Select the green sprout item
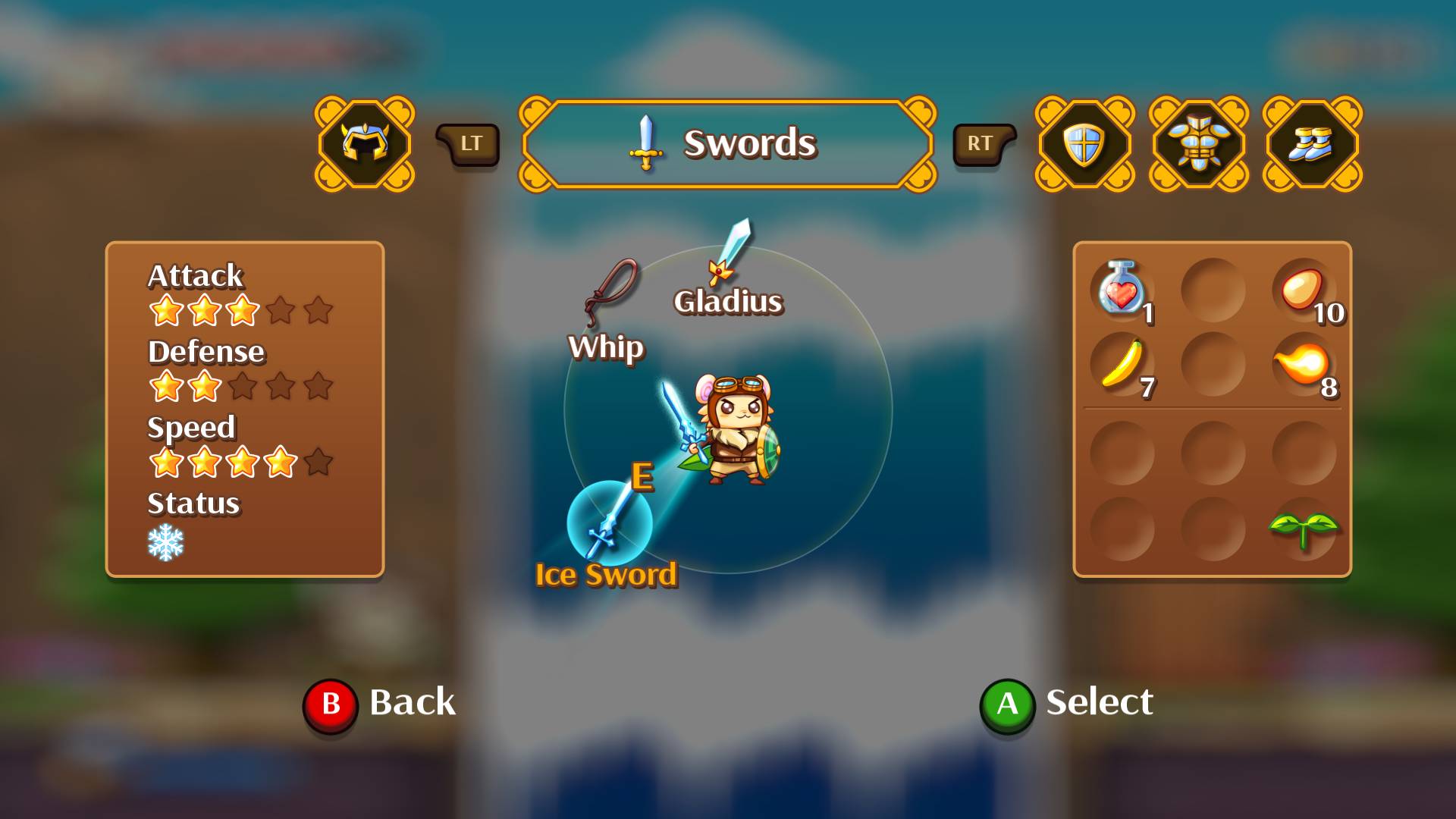 tap(1303, 528)
